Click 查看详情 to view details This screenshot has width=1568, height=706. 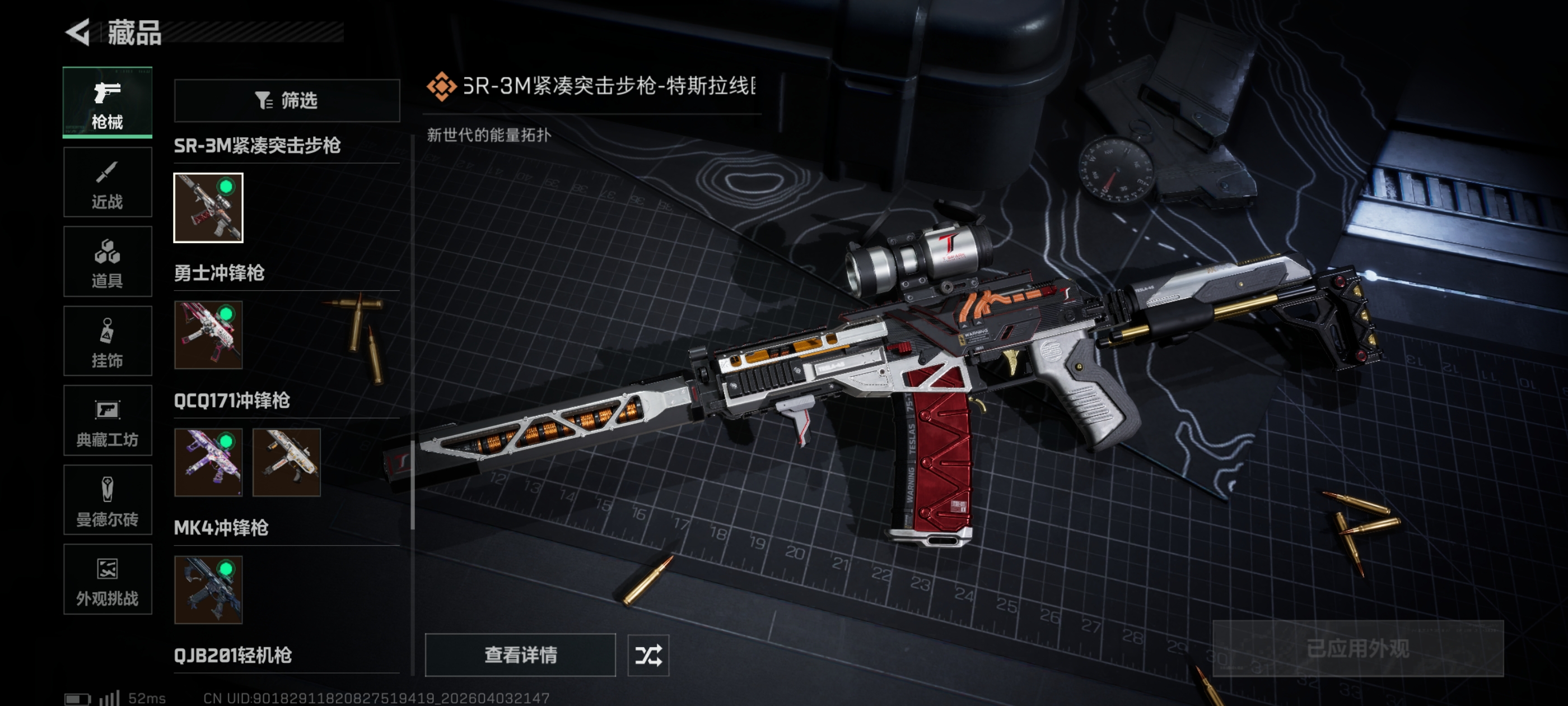520,655
